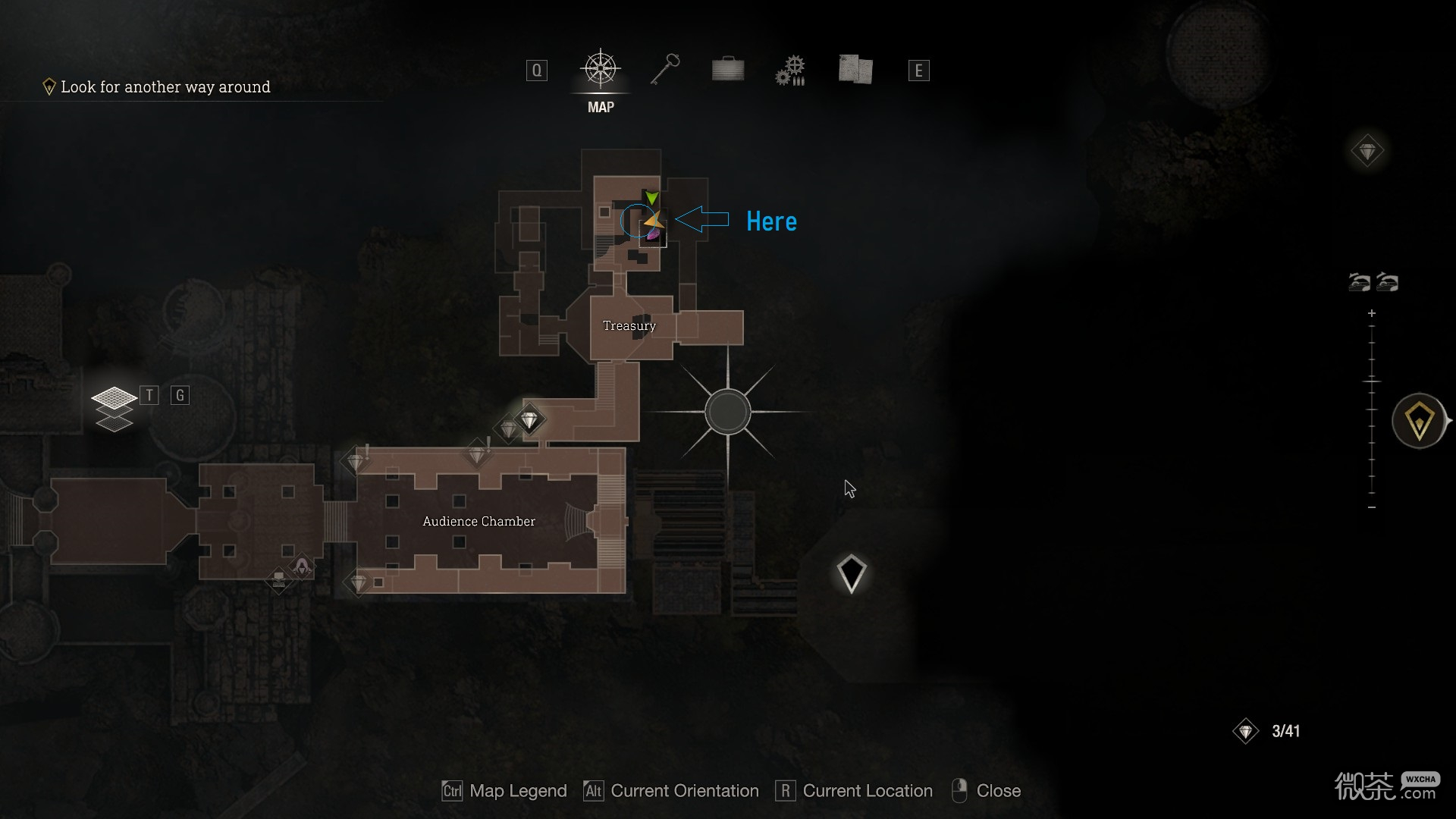
Task: Open the files documents tab
Action: (855, 70)
